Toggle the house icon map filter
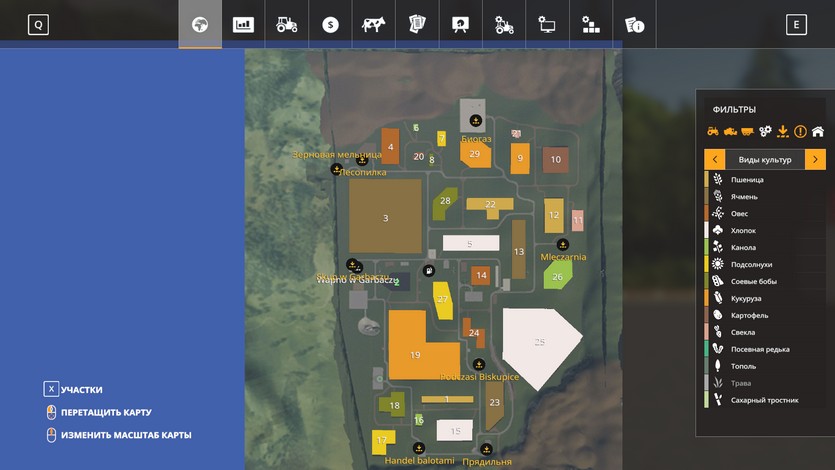835x470 pixels. (817, 131)
